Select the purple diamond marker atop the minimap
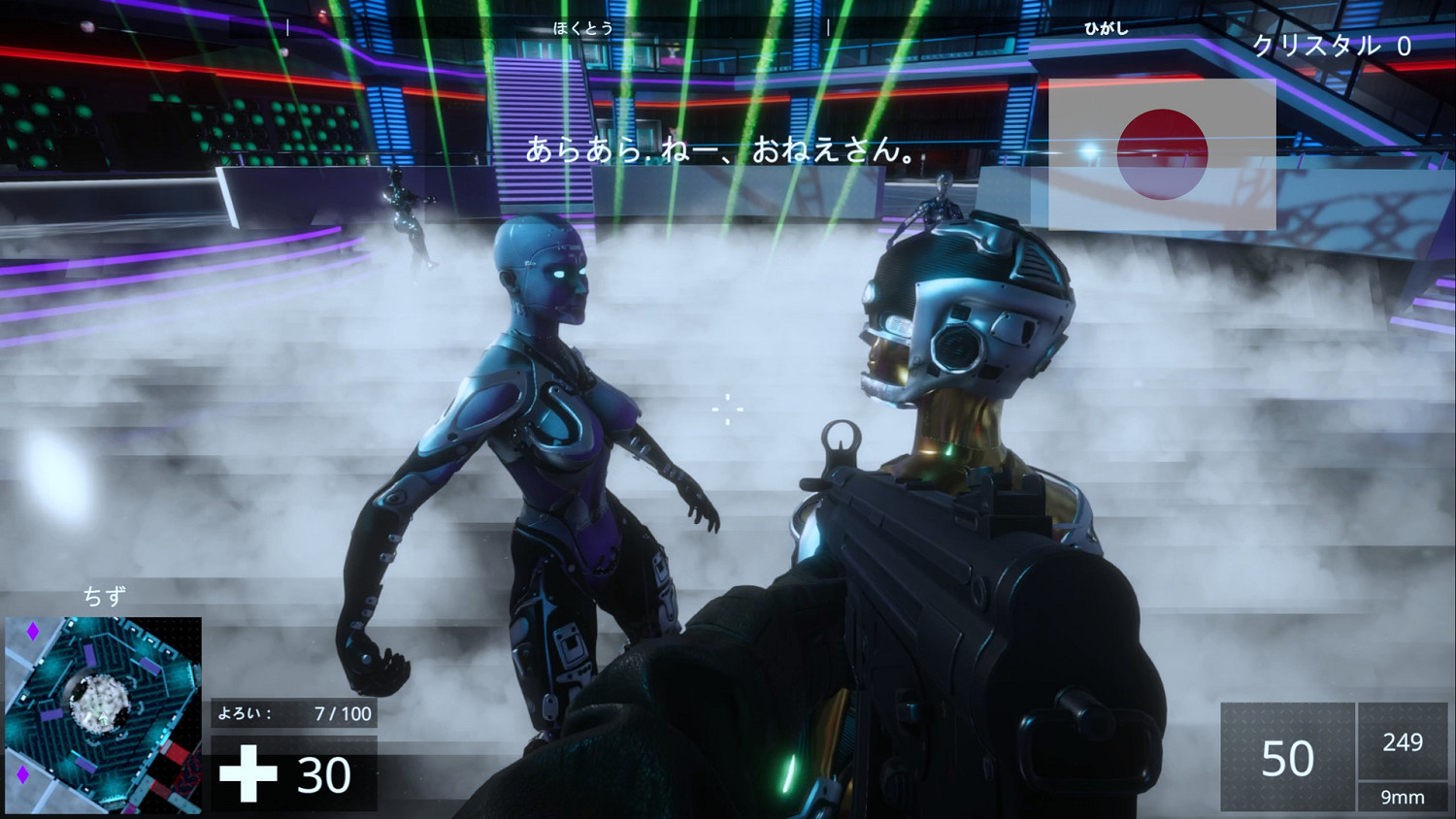This screenshot has height=819, width=1456. [x=31, y=632]
